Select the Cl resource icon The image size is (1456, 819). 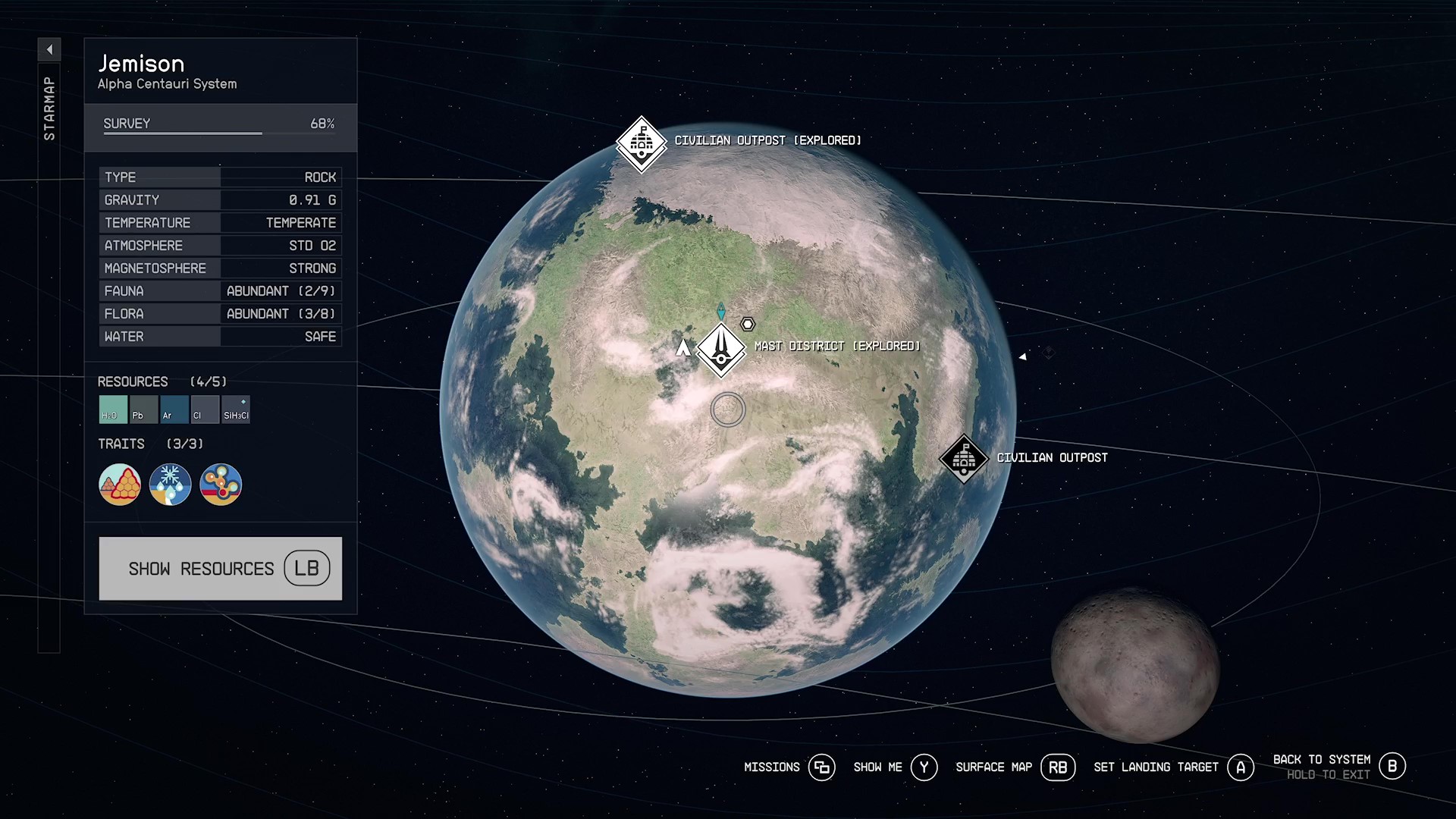click(x=205, y=409)
